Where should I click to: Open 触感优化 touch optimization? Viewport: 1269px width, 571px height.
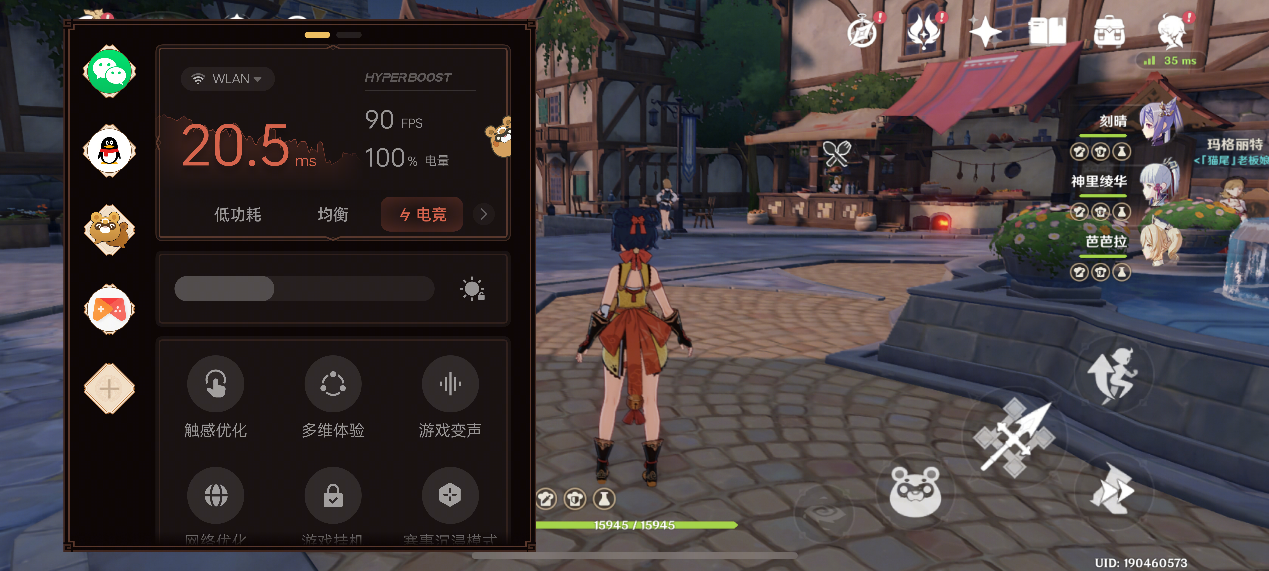pos(215,384)
